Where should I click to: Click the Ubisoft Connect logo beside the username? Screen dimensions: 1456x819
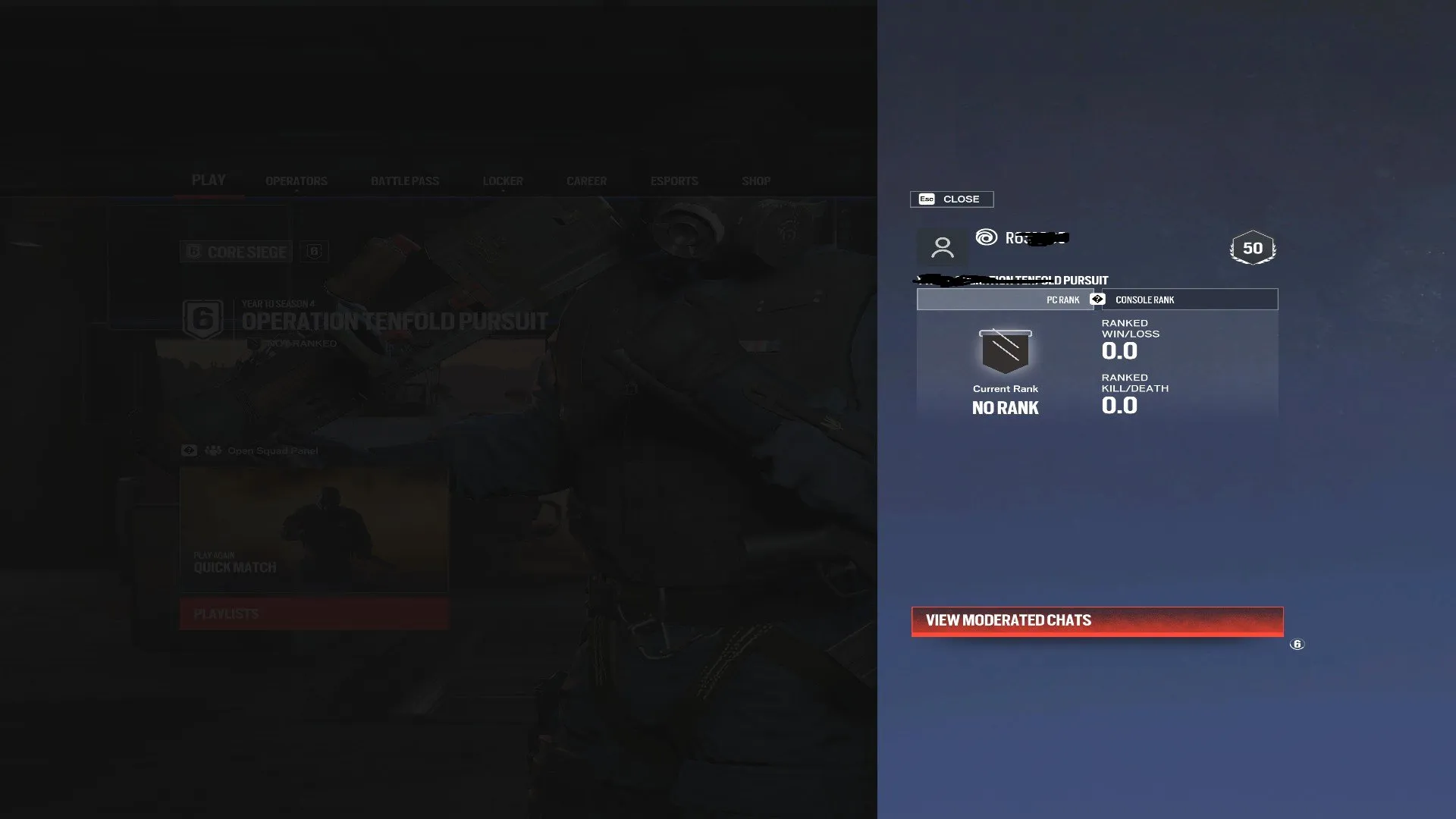coord(985,238)
